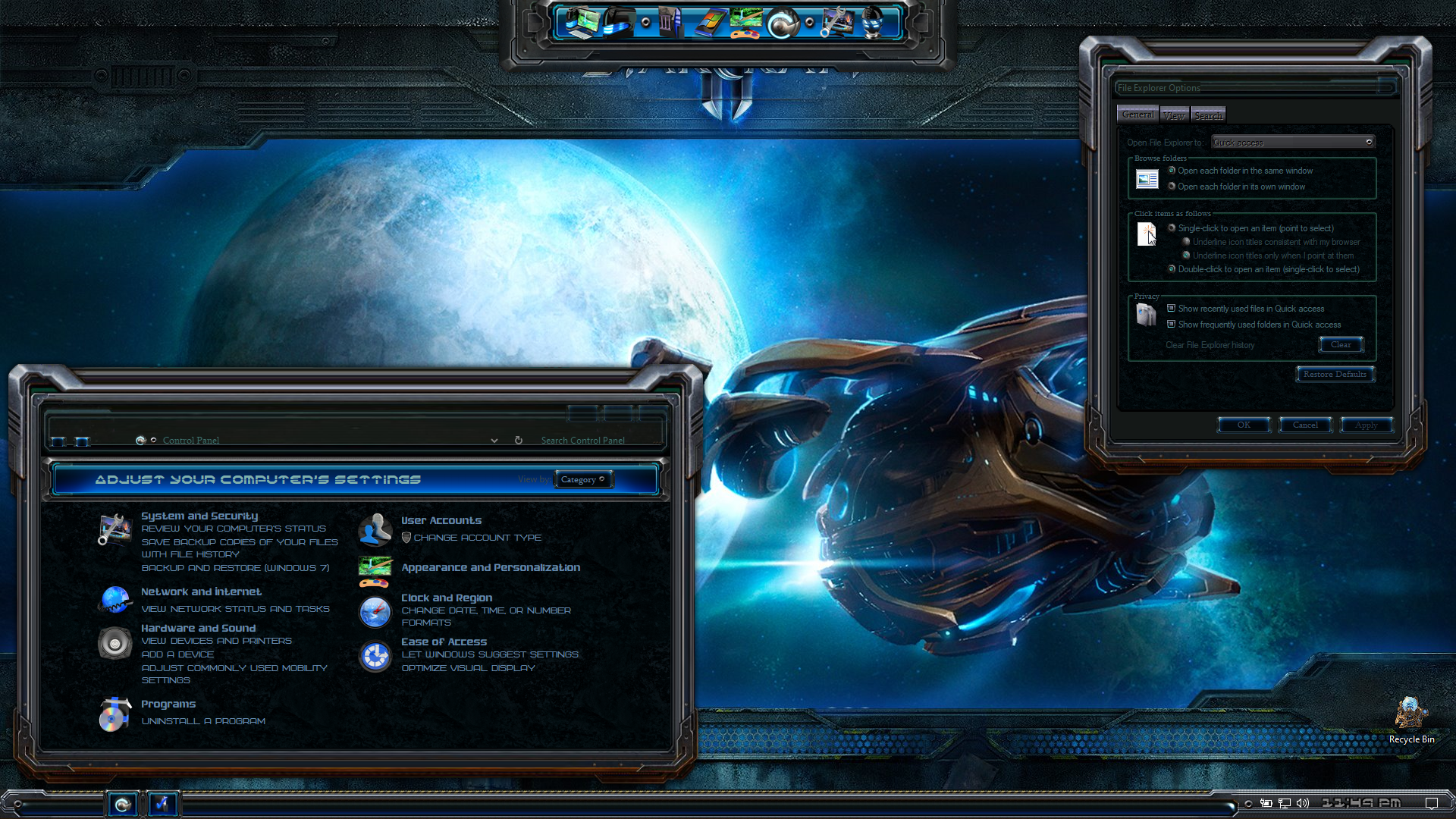Open Programs category
This screenshot has width=1456, height=819.
[x=168, y=704]
